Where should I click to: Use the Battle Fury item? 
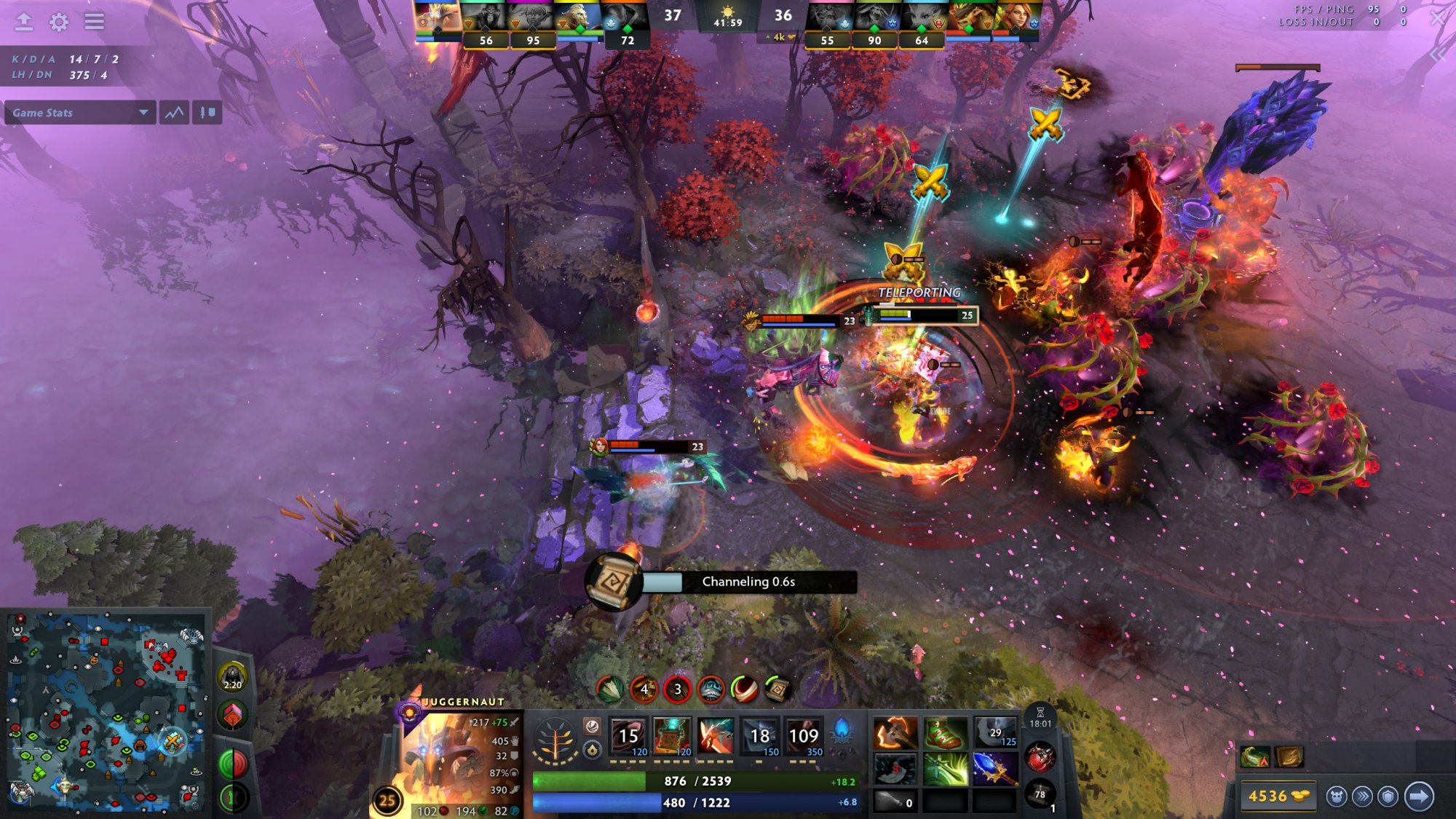895,734
